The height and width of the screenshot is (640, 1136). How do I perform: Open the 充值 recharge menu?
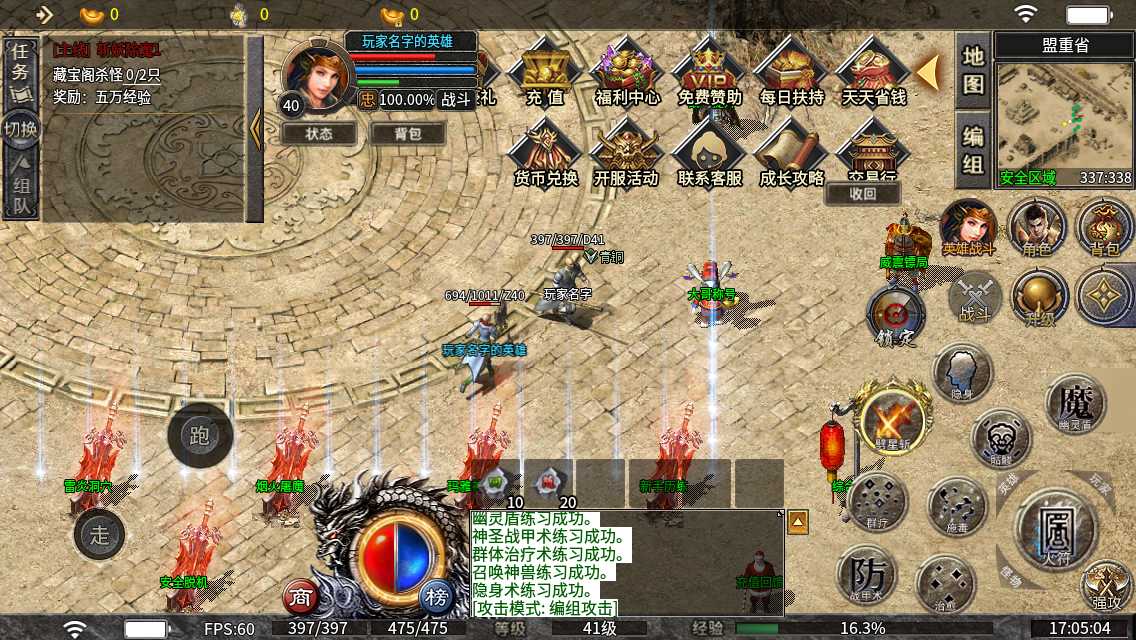pyautogui.click(x=545, y=73)
